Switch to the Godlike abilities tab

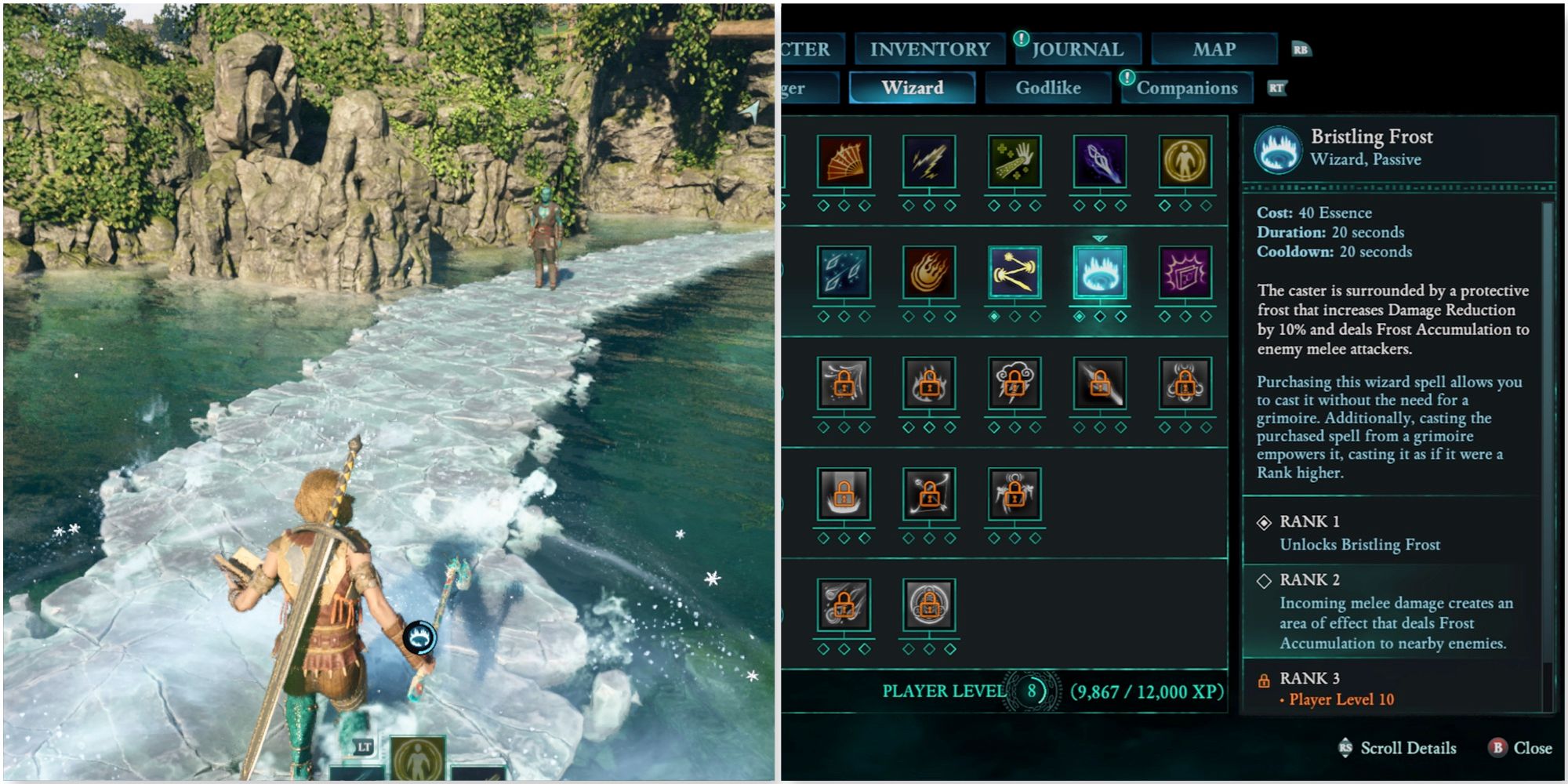click(1048, 88)
